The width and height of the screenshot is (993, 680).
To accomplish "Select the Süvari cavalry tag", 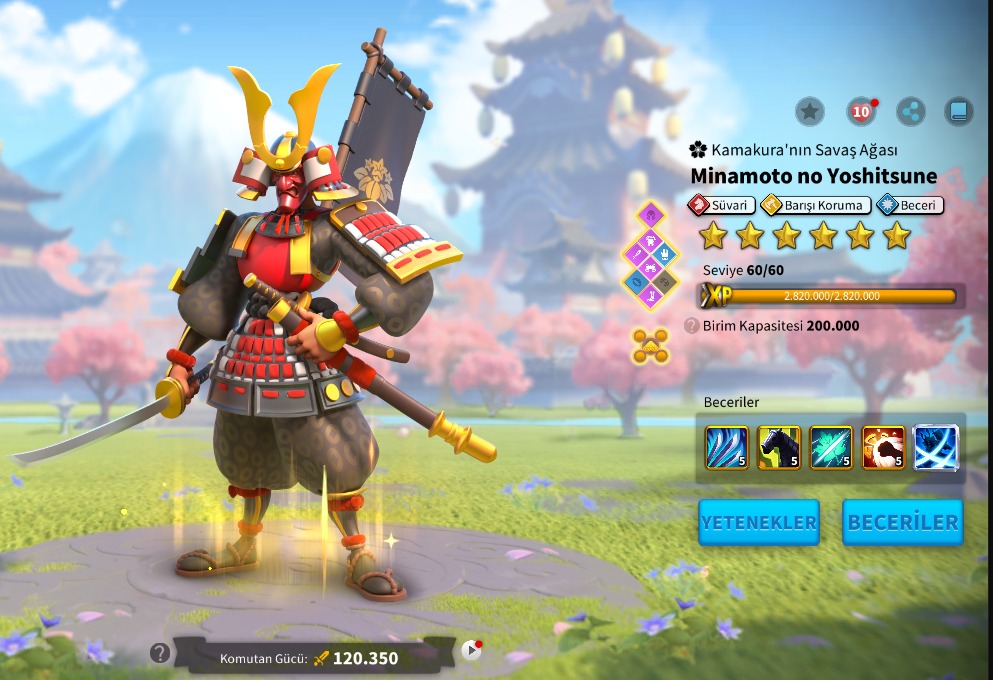I will pyautogui.click(x=721, y=205).
